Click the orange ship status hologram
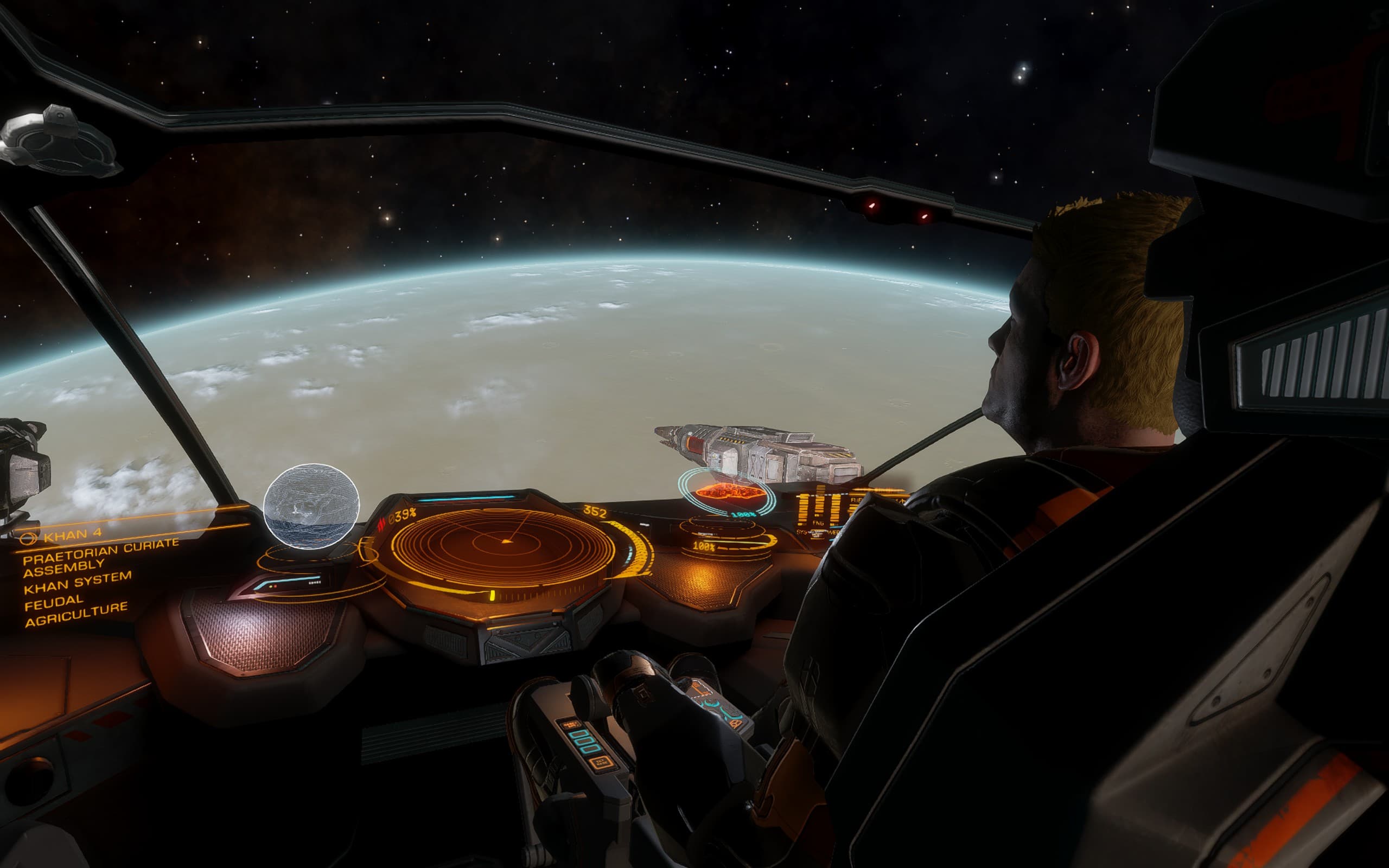The height and width of the screenshot is (868, 1389). click(729, 492)
